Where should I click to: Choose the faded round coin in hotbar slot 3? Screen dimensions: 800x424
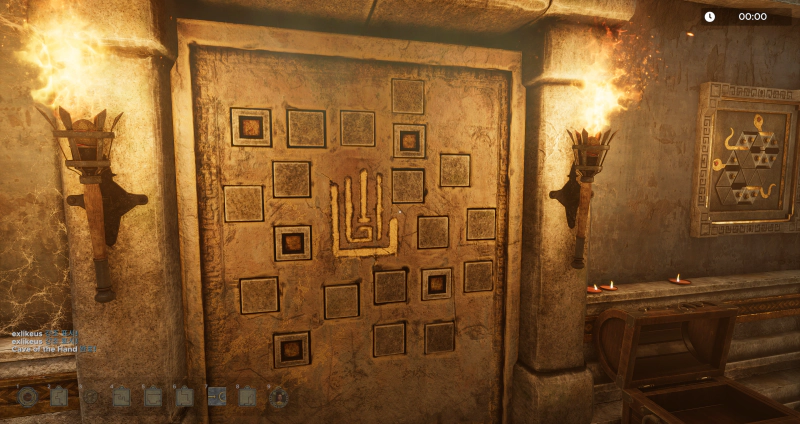[90, 397]
